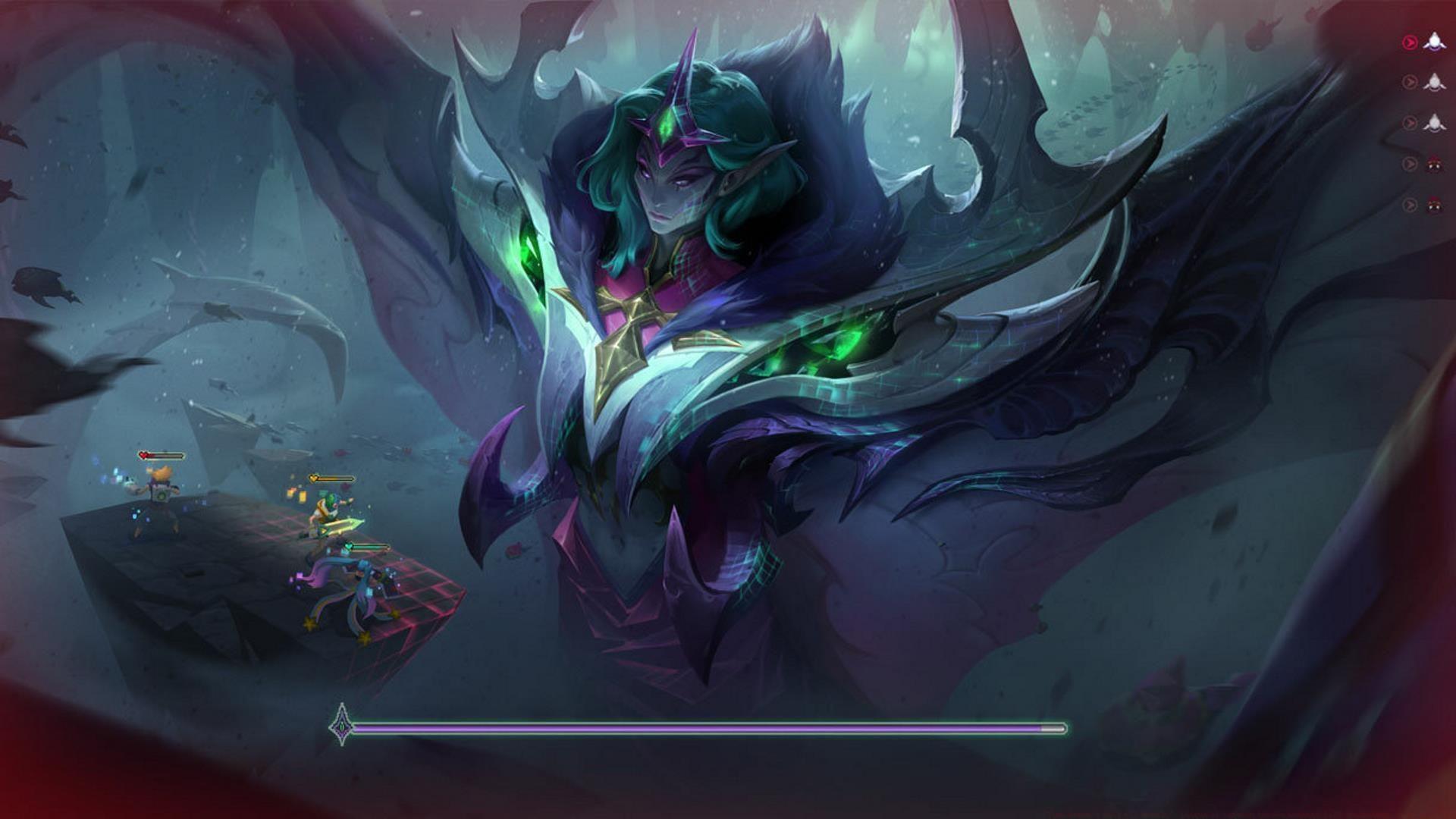Screen dimensions: 1456x819
Task: Enable the second dimmed play arrow on the right
Action: pos(1409,81)
